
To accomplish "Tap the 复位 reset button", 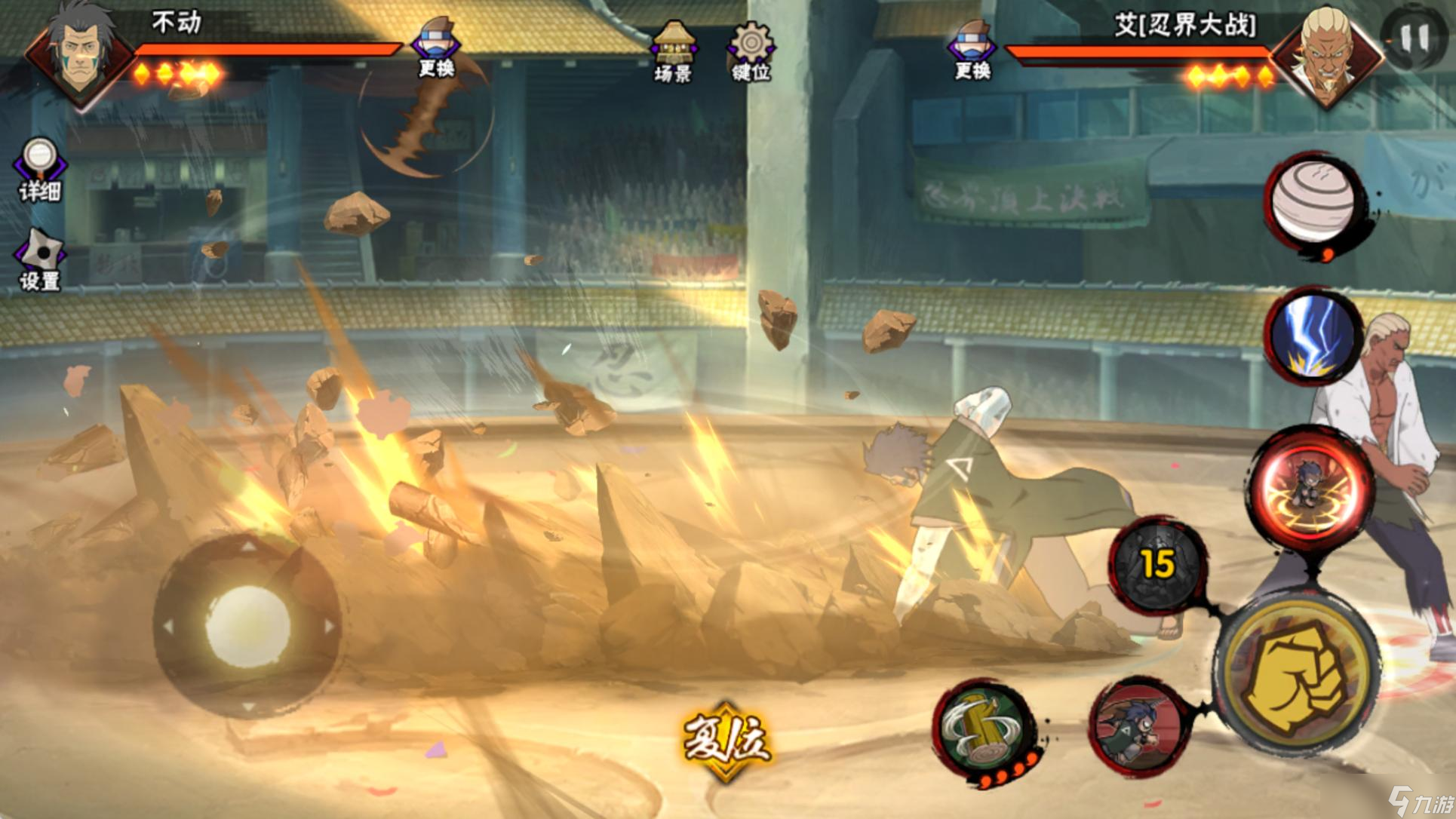I will 726,739.
